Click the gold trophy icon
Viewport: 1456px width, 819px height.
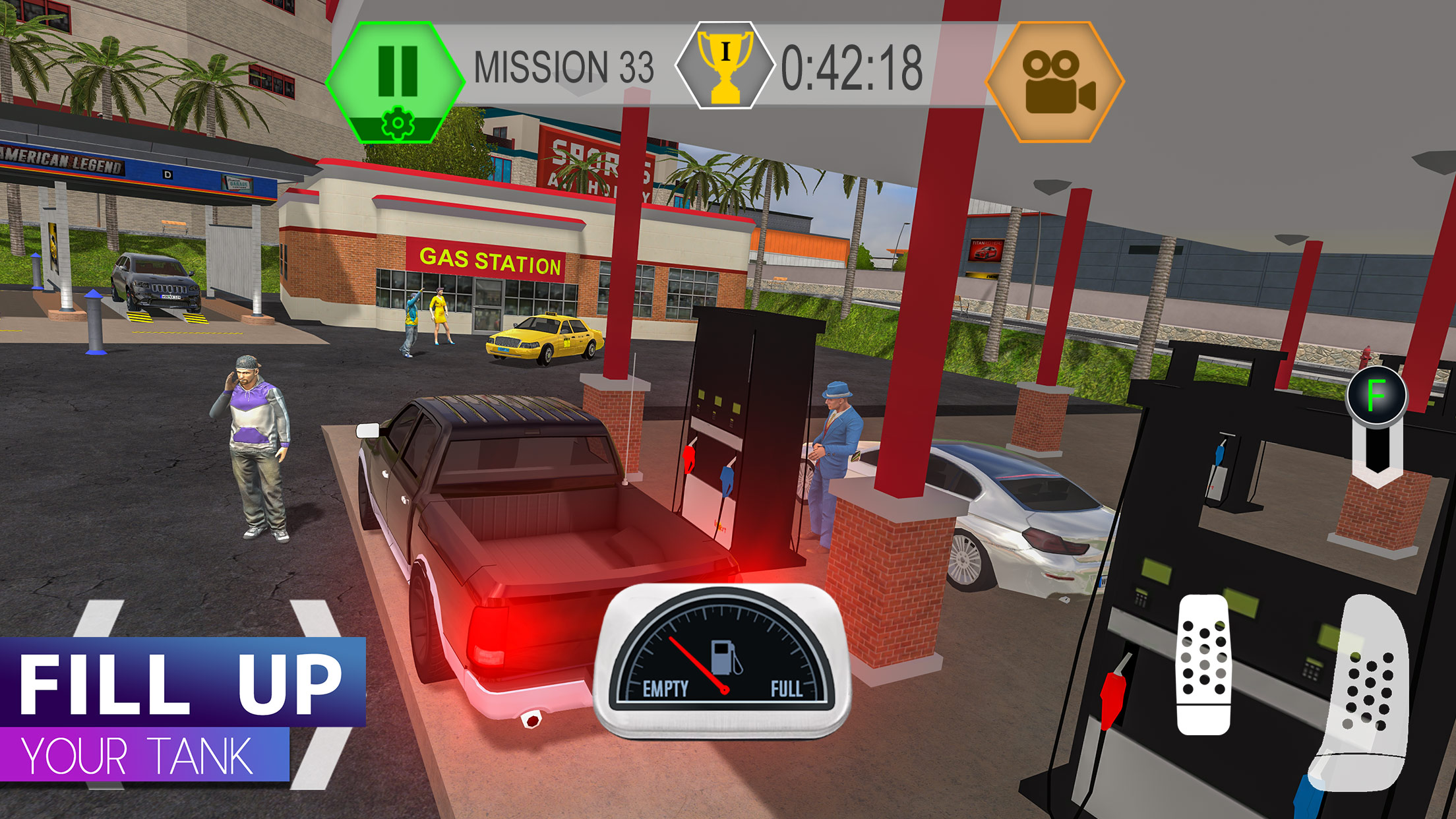click(x=725, y=66)
